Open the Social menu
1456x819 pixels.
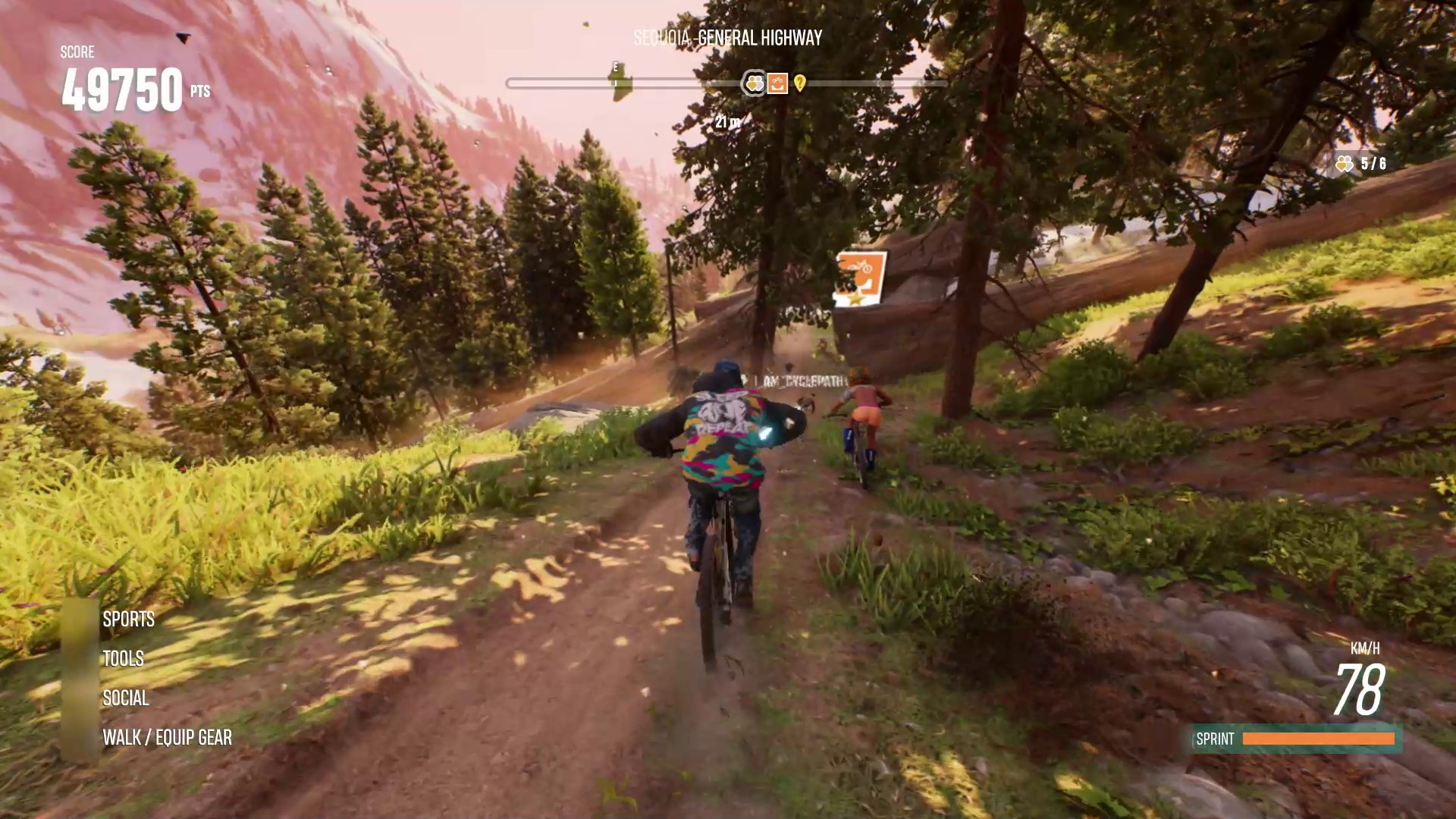[126, 698]
